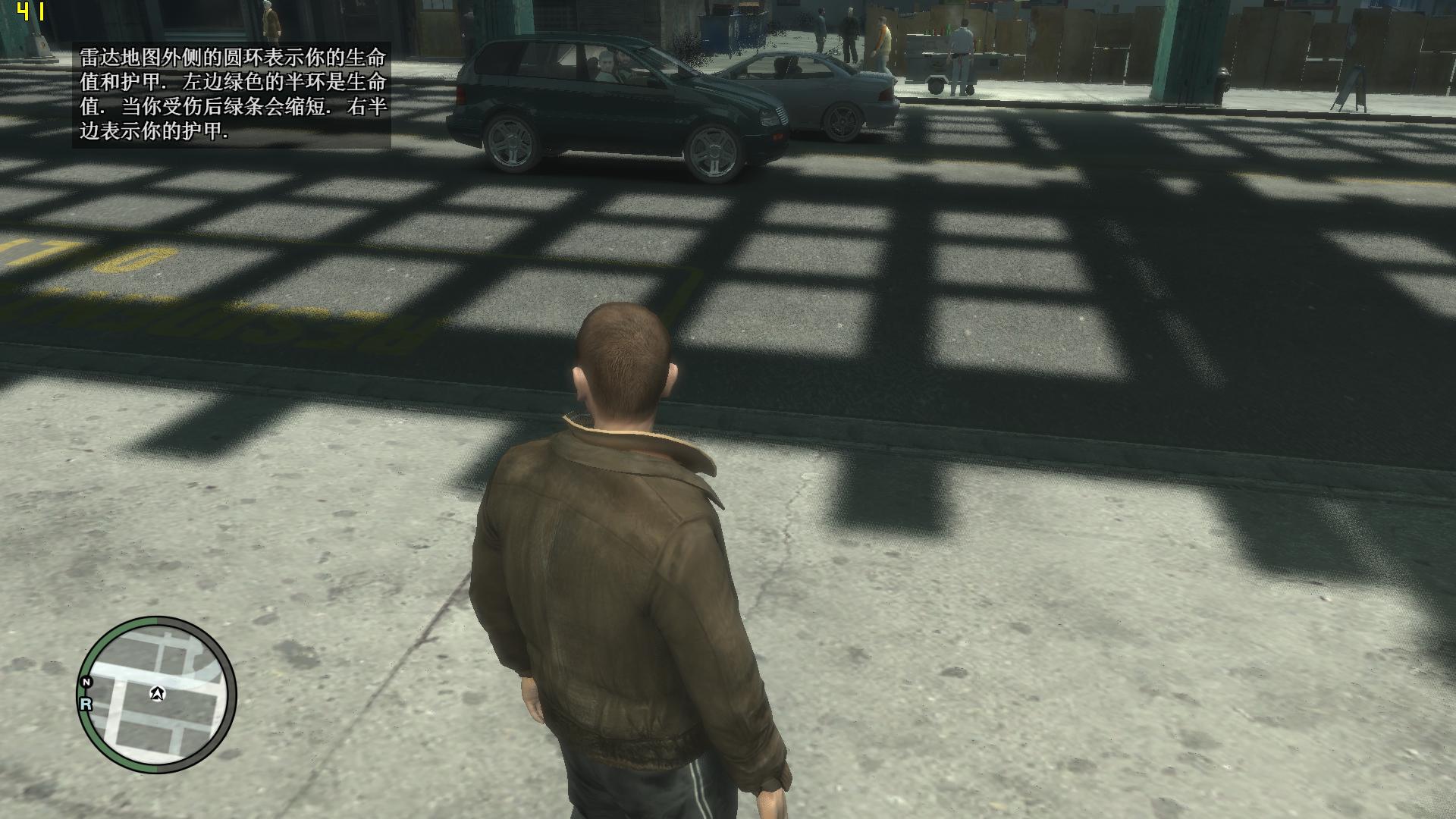This screenshot has width=1456, height=819.
Task: Click the circular radar minimap
Action: tap(157, 695)
